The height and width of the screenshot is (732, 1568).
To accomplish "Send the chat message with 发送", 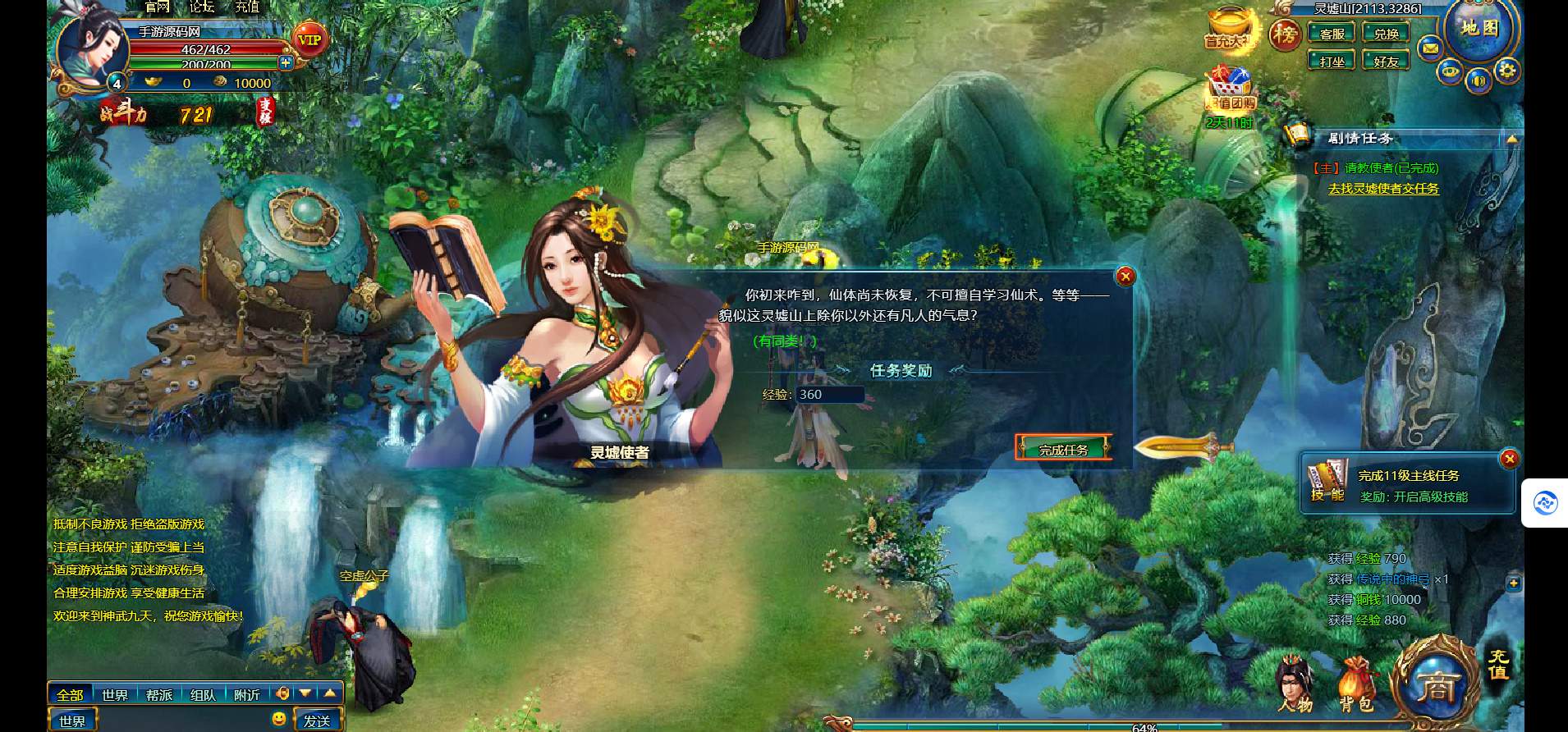I will (316, 721).
